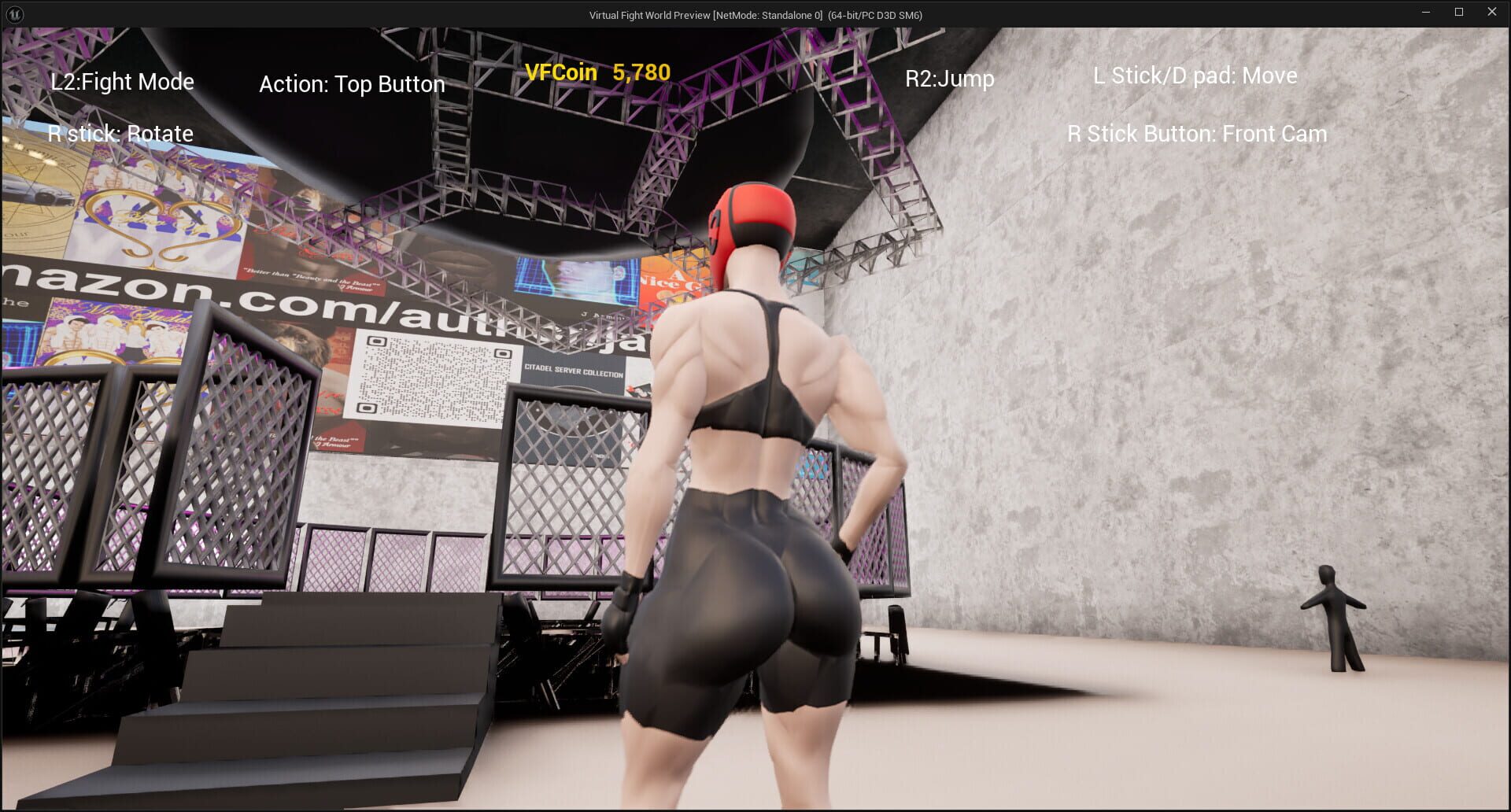
Task: Select the L2:Fight Mode HUD hint
Action: 122,81
